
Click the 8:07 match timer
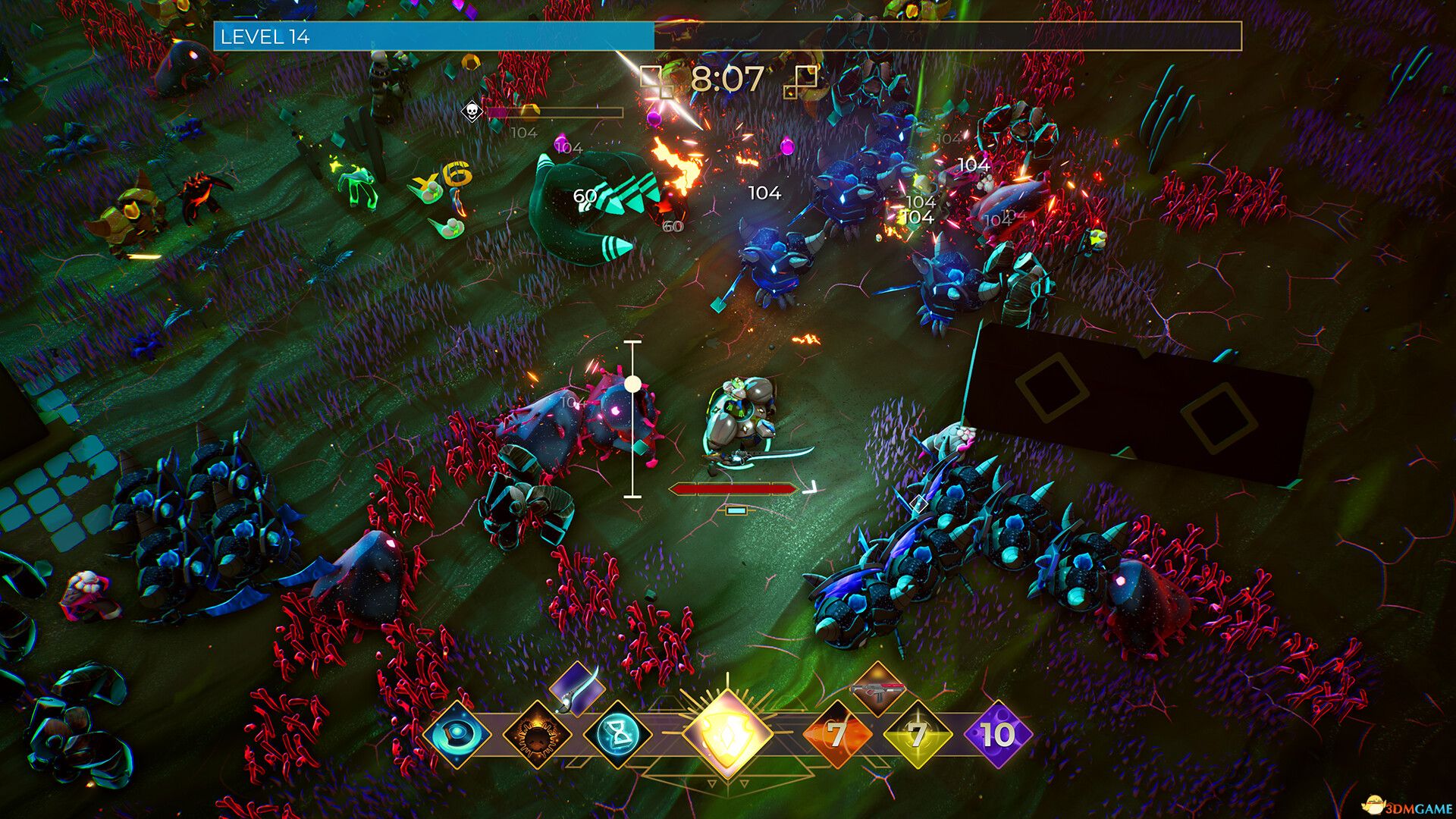(x=726, y=78)
